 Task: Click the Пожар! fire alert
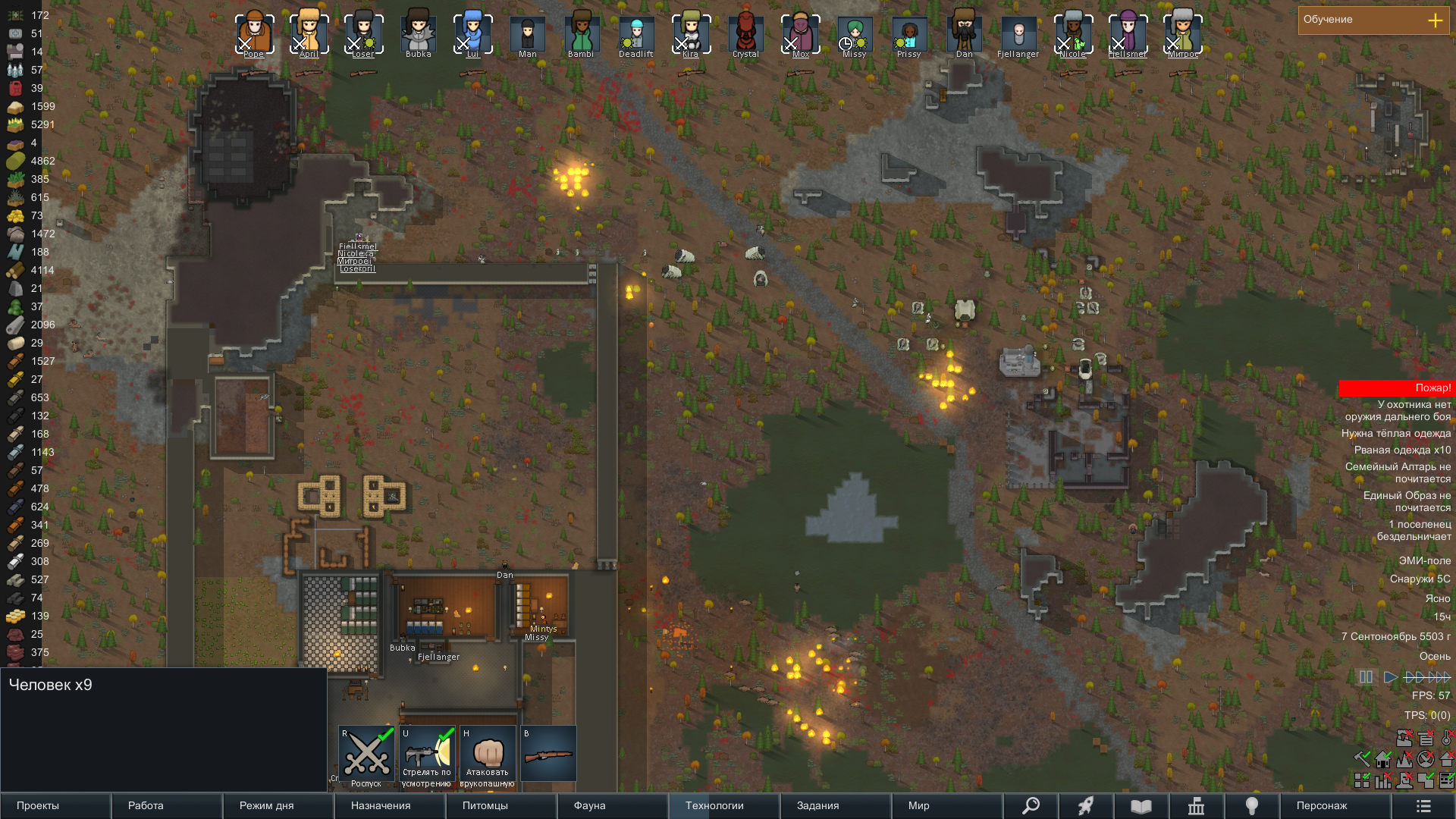[1396, 388]
